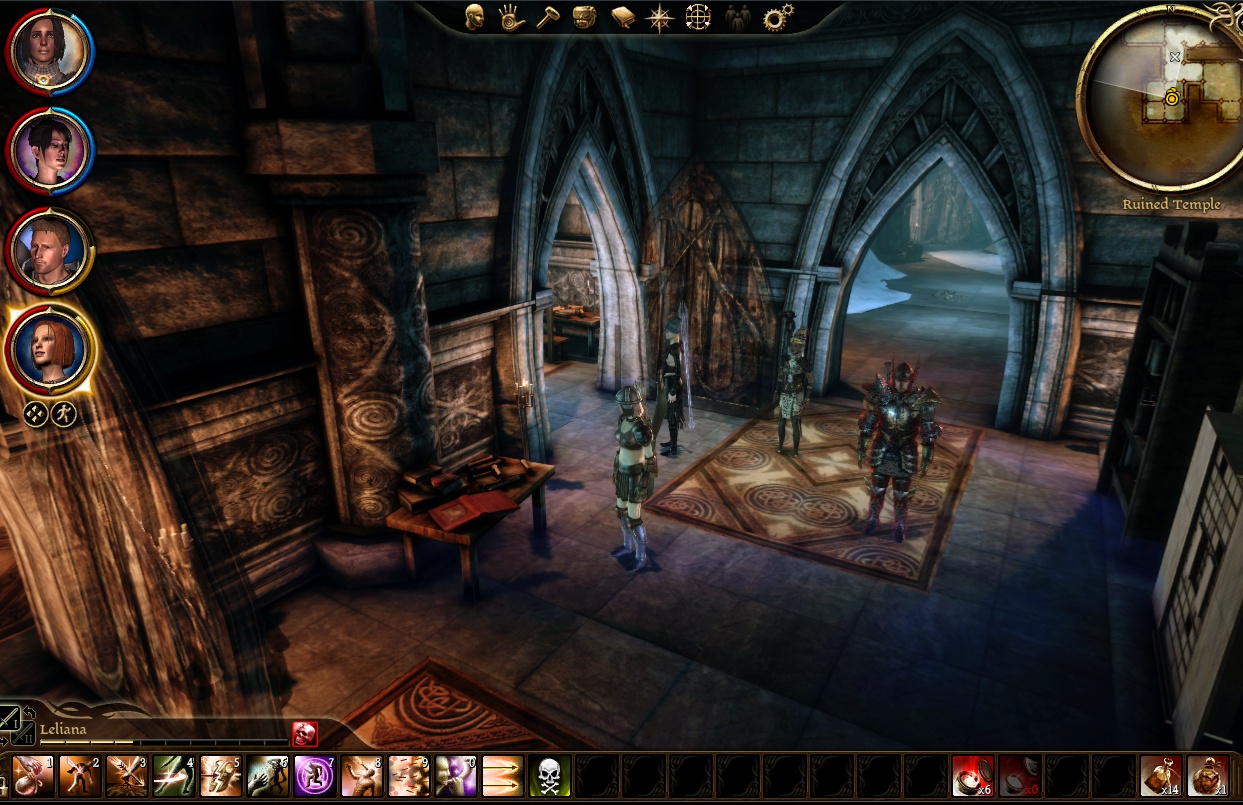1243x805 pixels.
Task: Select the first party member portrait
Action: (x=49, y=49)
